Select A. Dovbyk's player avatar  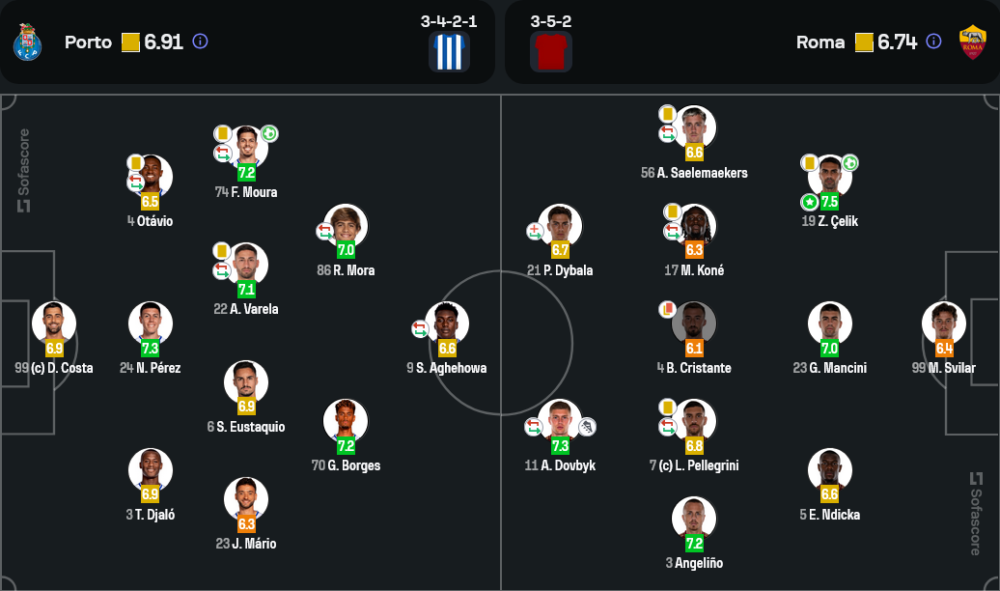560,422
